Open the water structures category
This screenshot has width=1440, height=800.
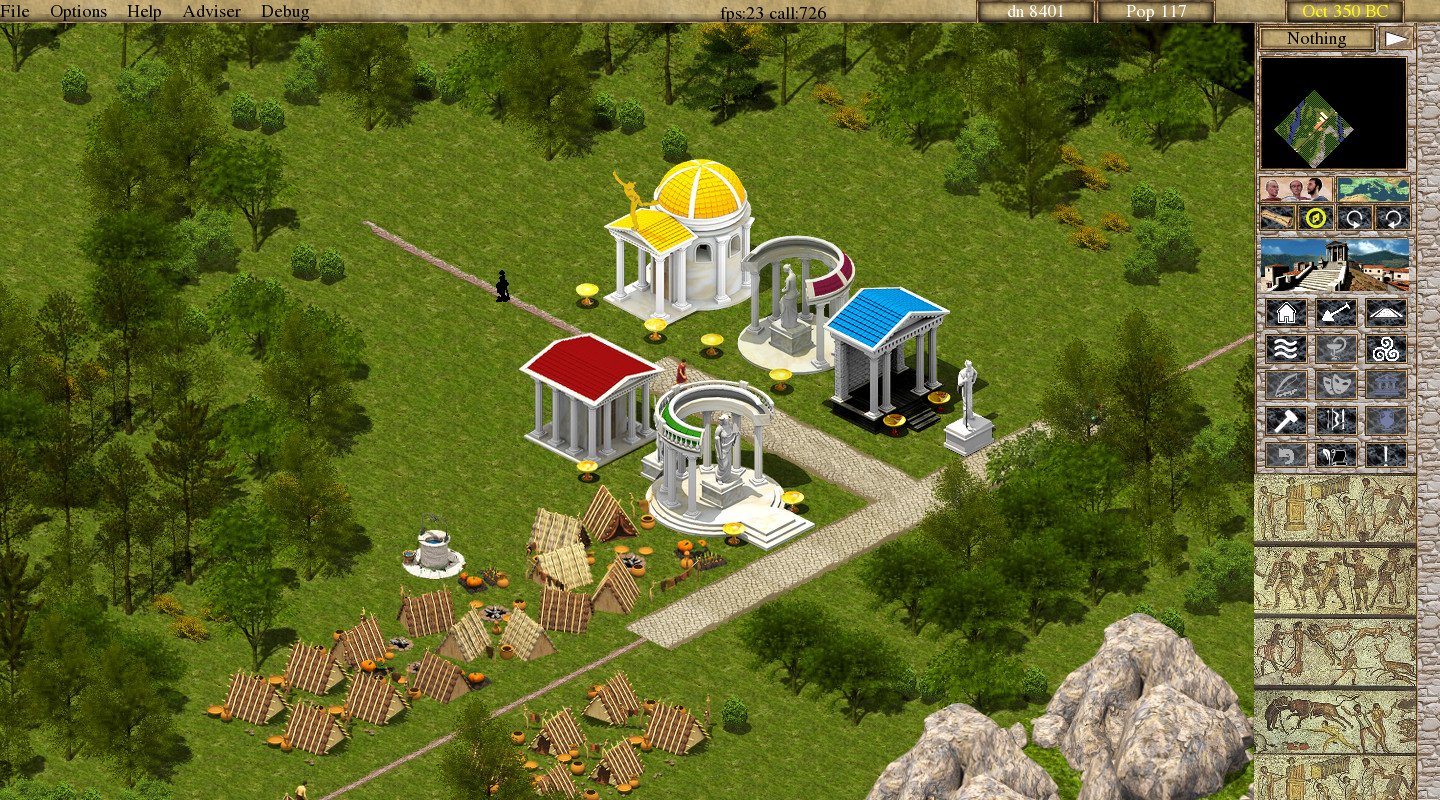pyautogui.click(x=1285, y=348)
